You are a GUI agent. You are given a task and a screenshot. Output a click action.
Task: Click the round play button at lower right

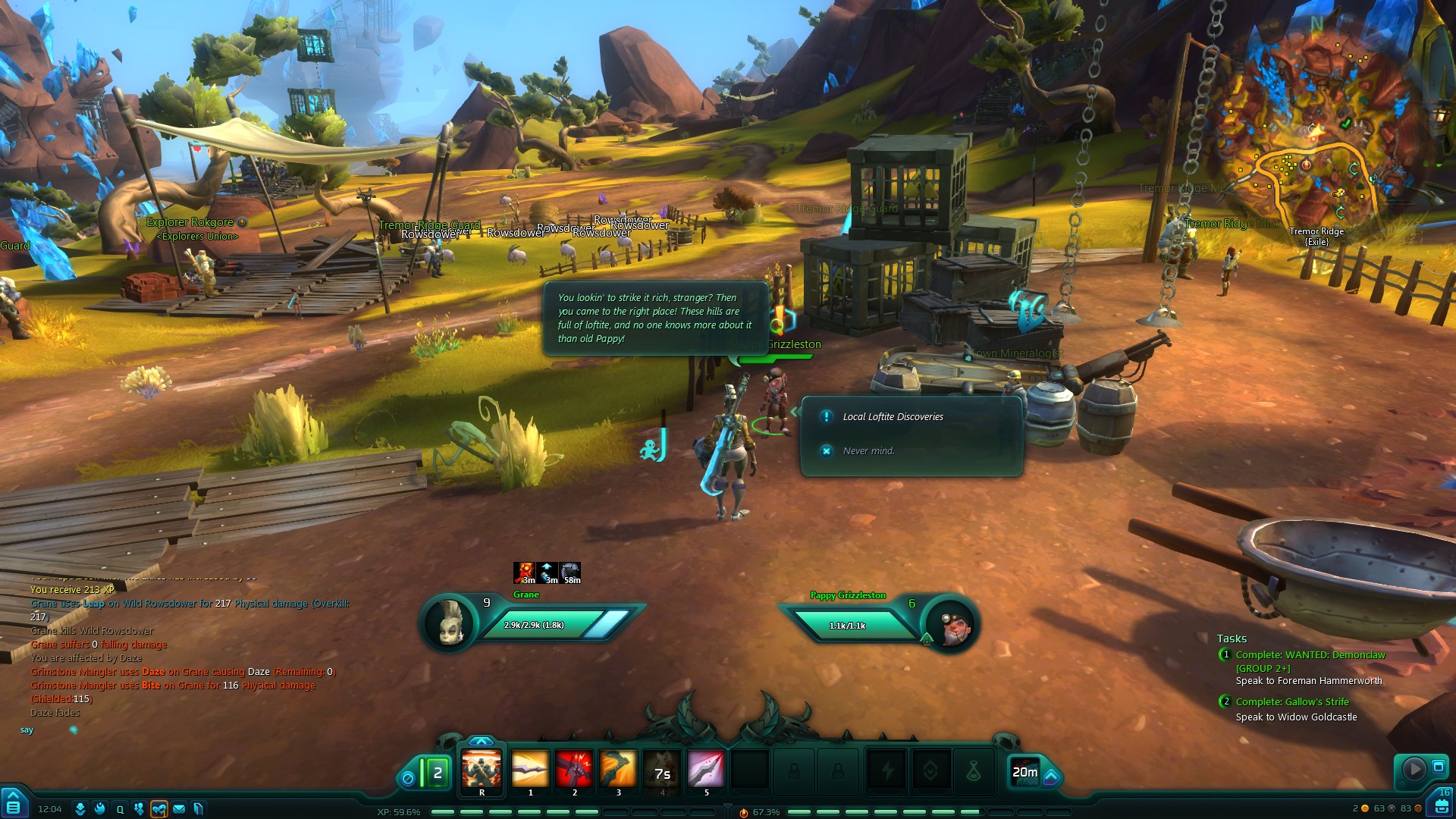point(1414,769)
